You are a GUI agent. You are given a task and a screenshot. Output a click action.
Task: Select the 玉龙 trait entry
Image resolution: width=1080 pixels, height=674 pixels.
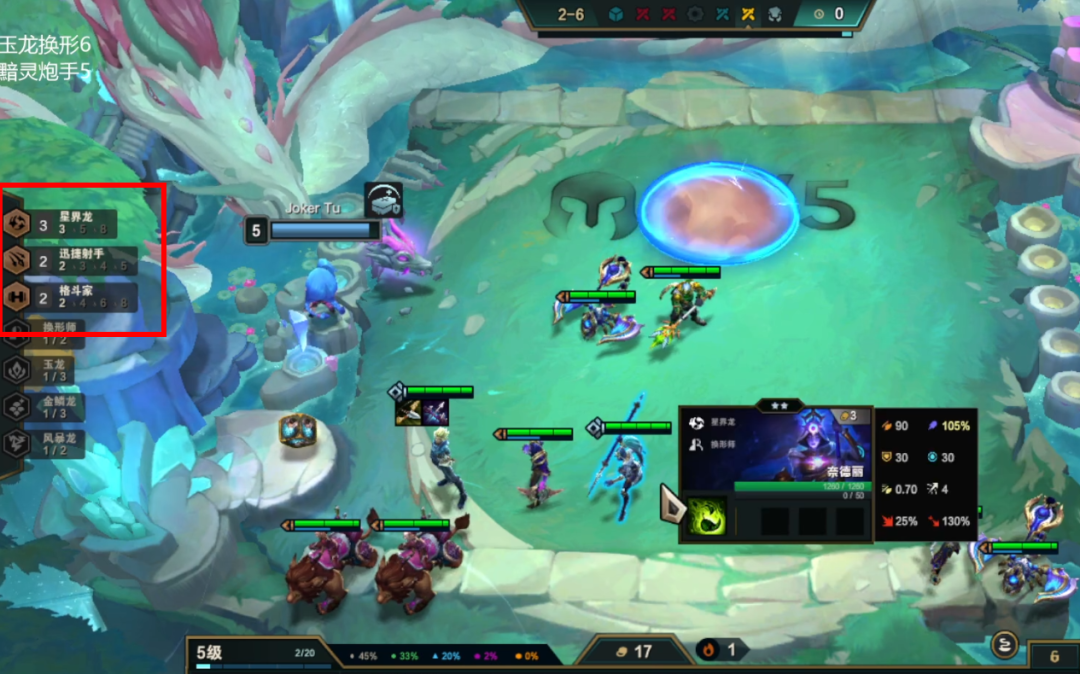point(45,370)
